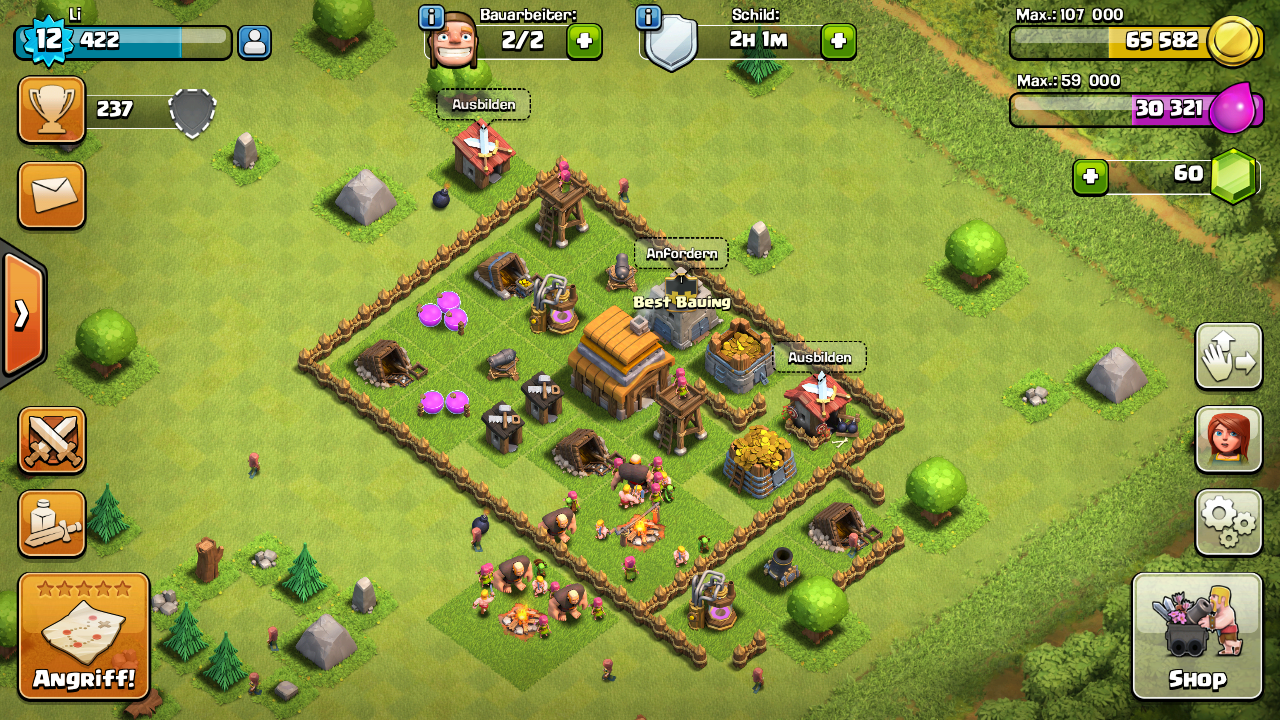
Task: Open the village edit layout icon
Action: [x=51, y=524]
